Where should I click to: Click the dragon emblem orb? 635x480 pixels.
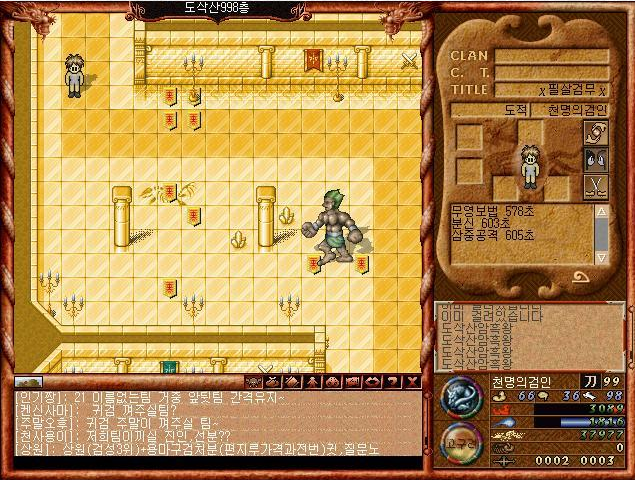460,395
